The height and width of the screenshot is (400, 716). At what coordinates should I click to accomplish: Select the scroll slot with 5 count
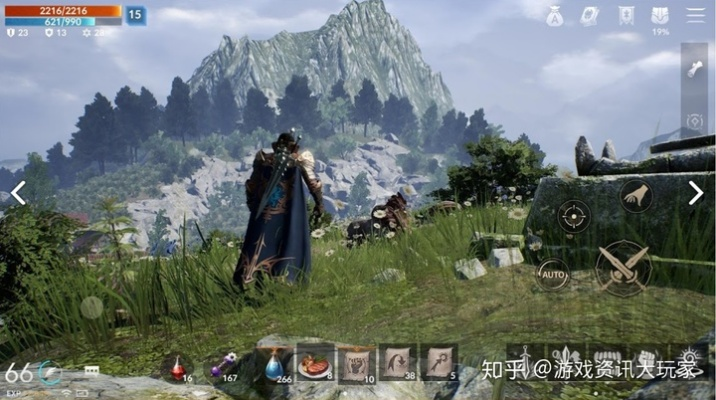click(439, 364)
